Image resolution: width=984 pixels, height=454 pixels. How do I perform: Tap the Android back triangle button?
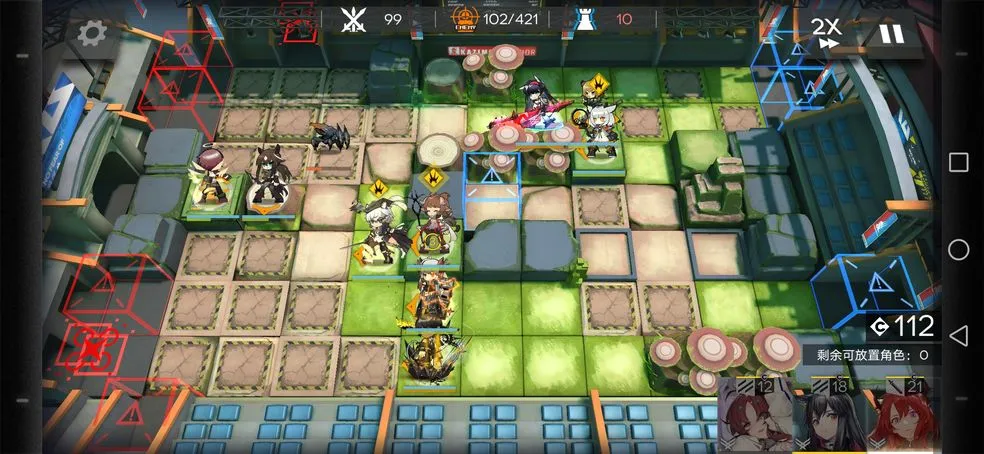coord(958,335)
